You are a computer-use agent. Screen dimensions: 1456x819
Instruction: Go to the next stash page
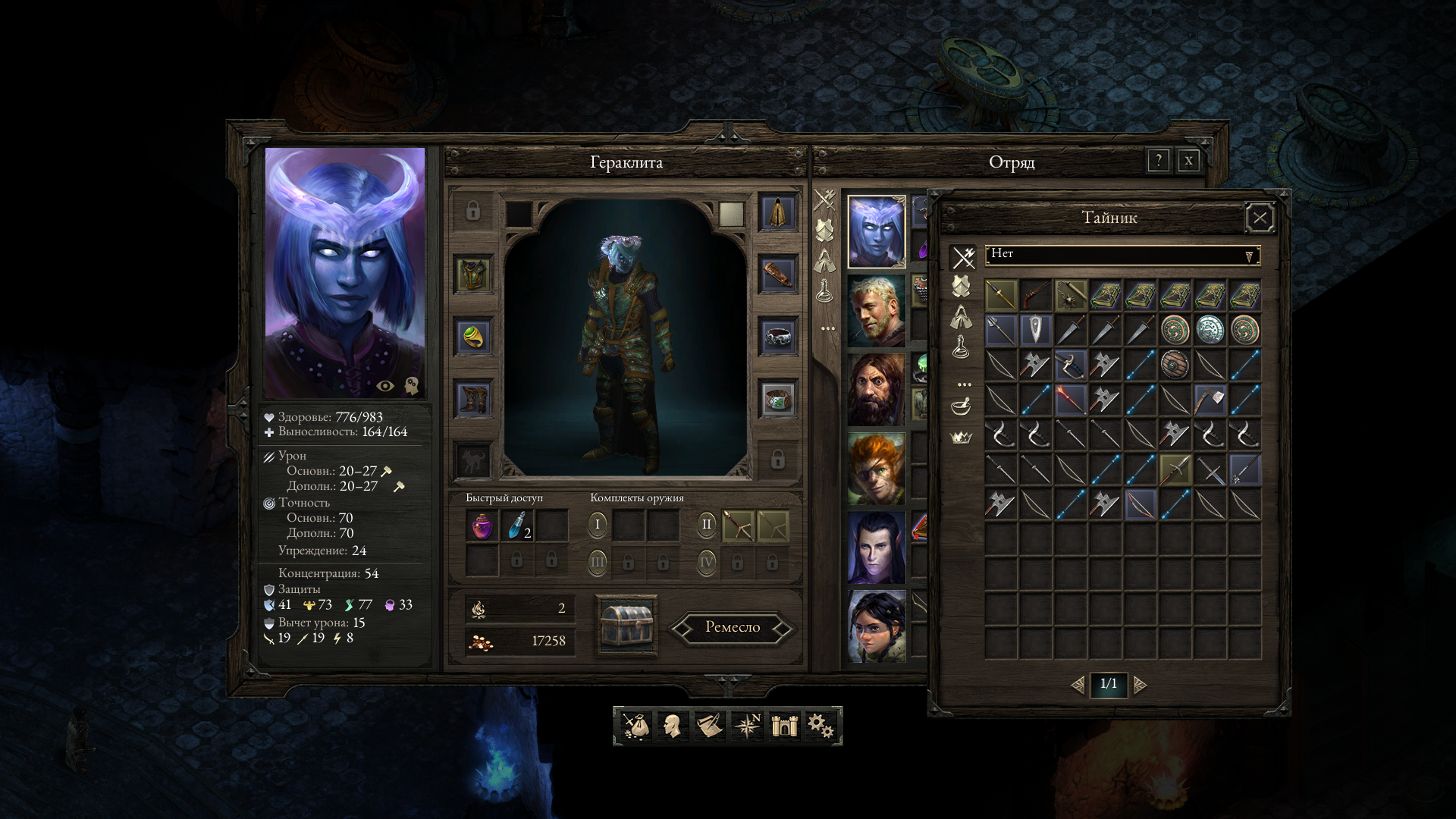coord(1140,686)
